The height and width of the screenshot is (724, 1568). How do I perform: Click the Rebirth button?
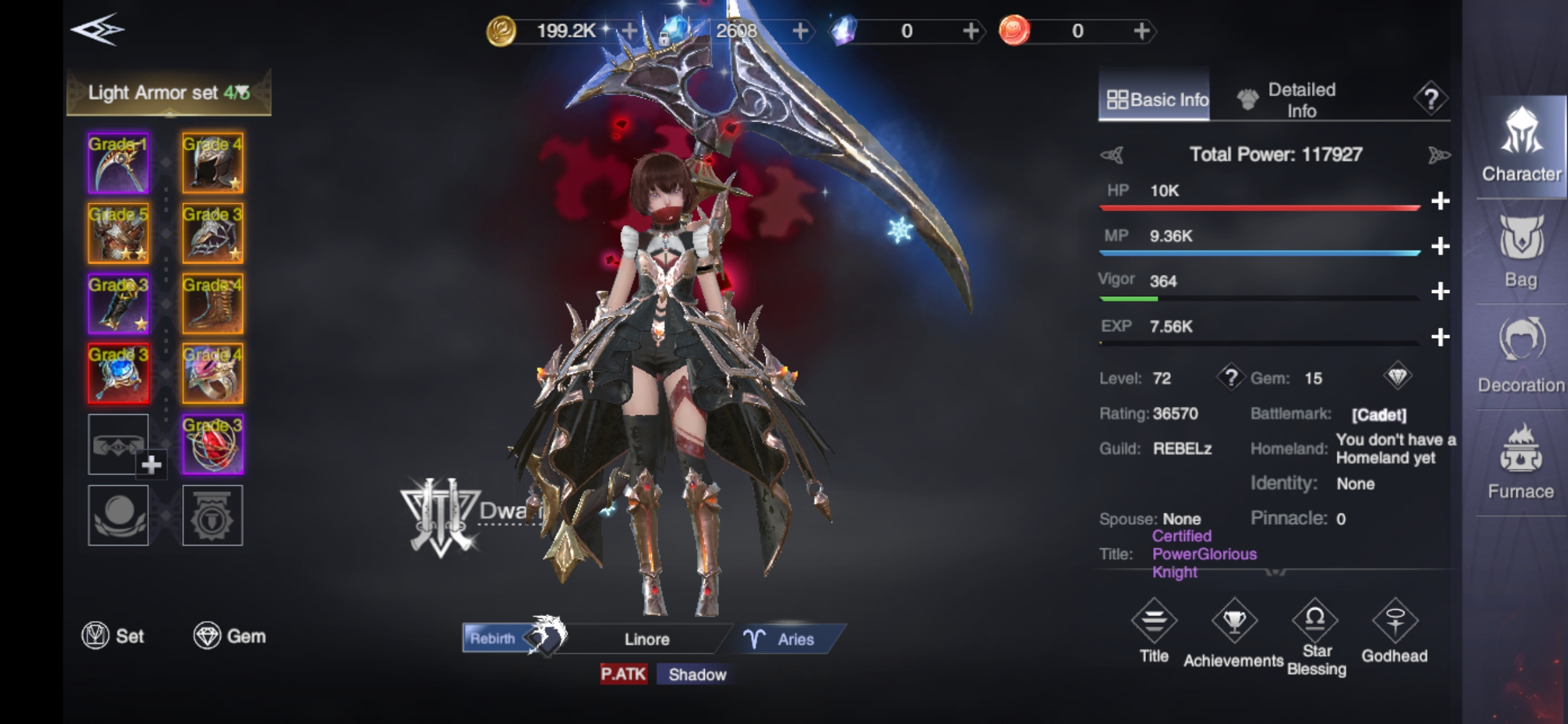(494, 638)
